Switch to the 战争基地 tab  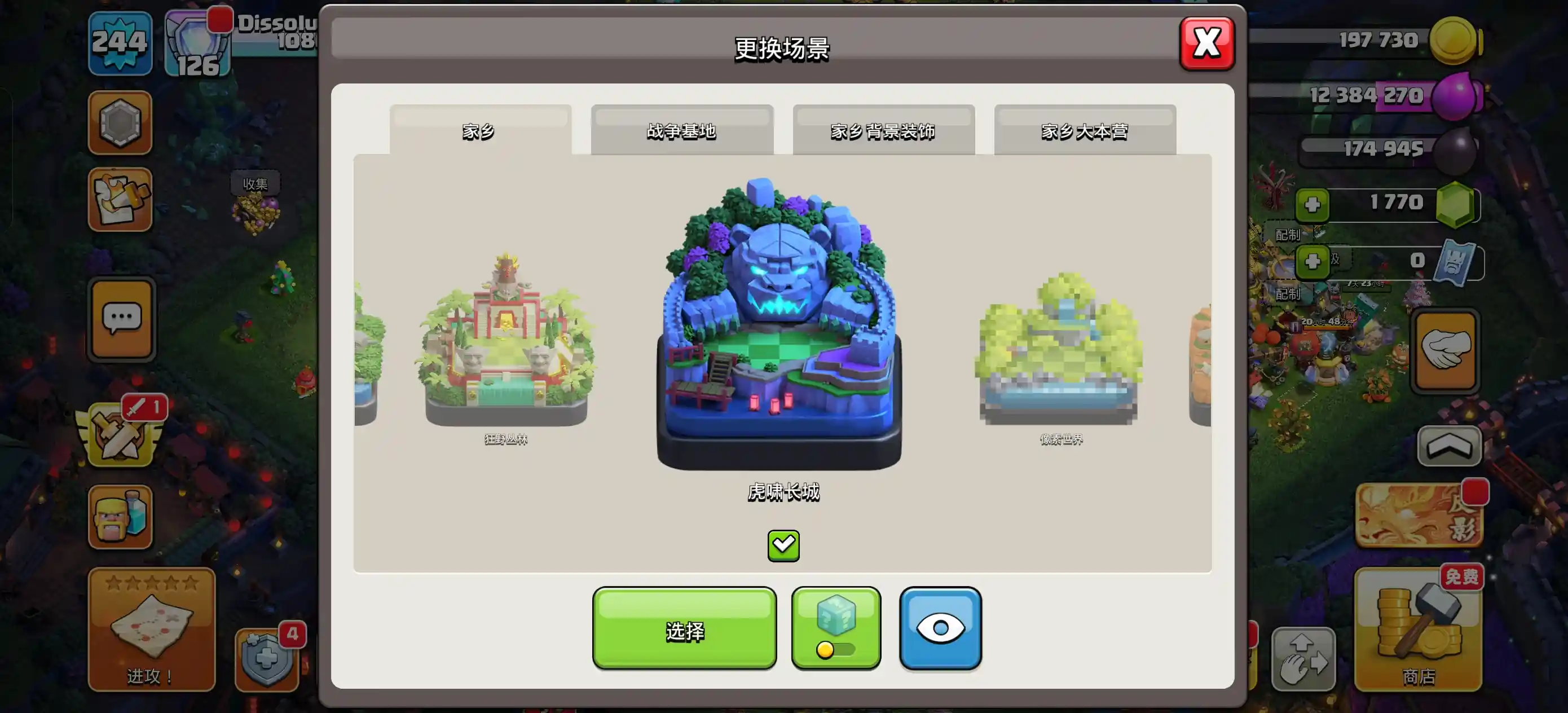tap(682, 130)
